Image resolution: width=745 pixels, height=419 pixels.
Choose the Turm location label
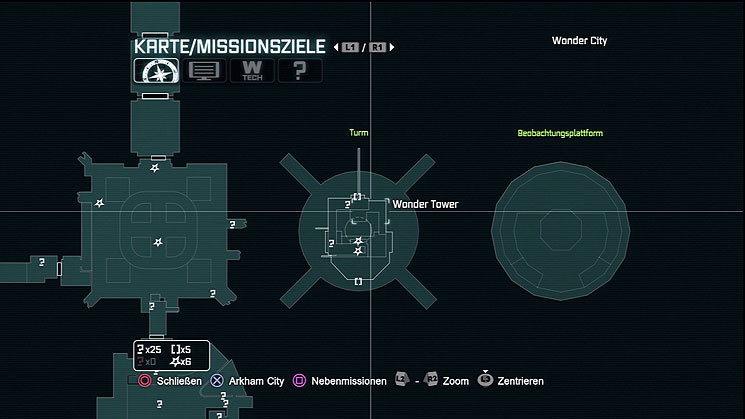[x=359, y=133]
